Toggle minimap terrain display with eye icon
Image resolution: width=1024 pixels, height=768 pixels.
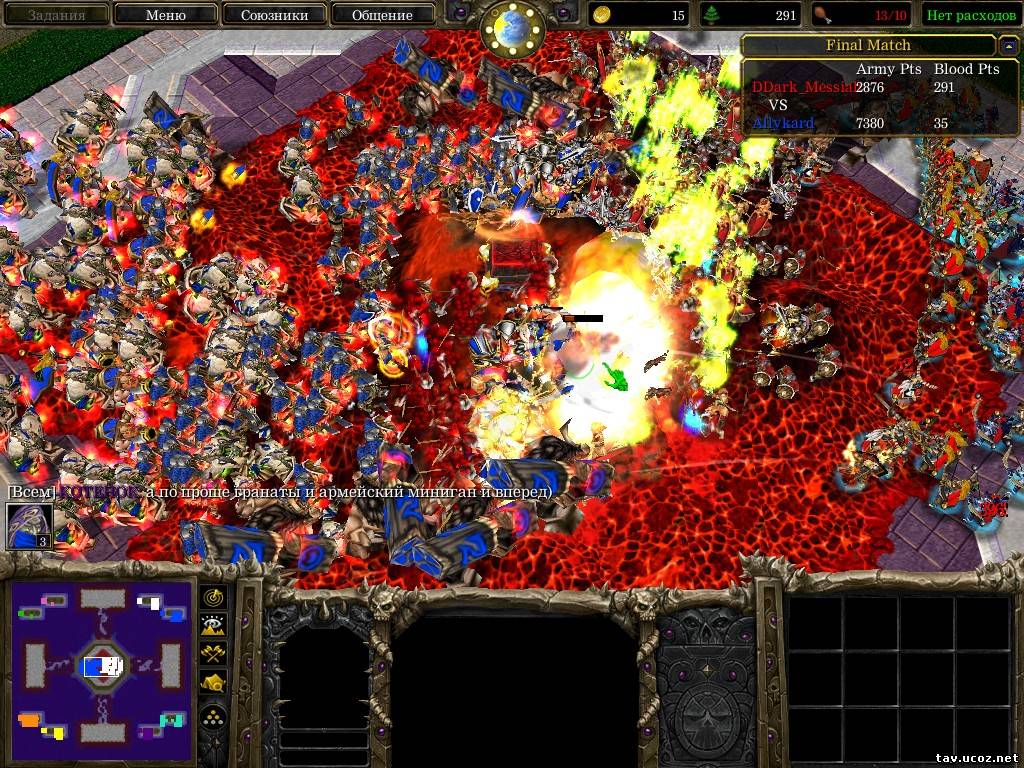[x=213, y=625]
